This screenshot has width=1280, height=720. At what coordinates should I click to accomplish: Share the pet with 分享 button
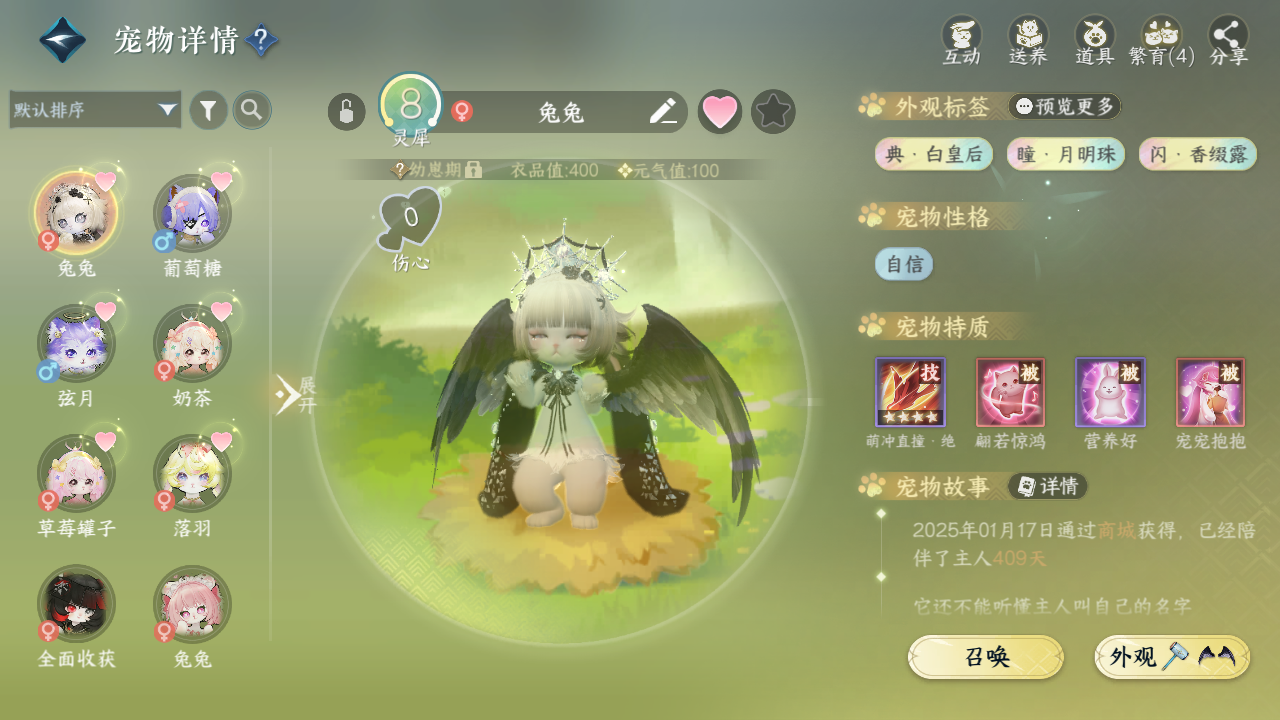1229,41
